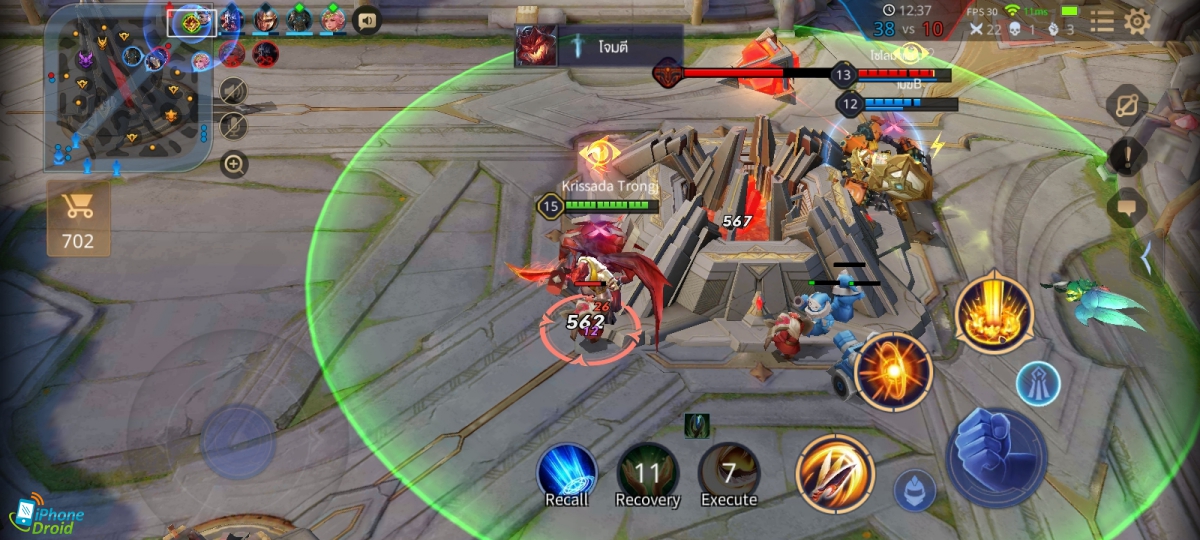Tap the Recall spell button

click(567, 473)
